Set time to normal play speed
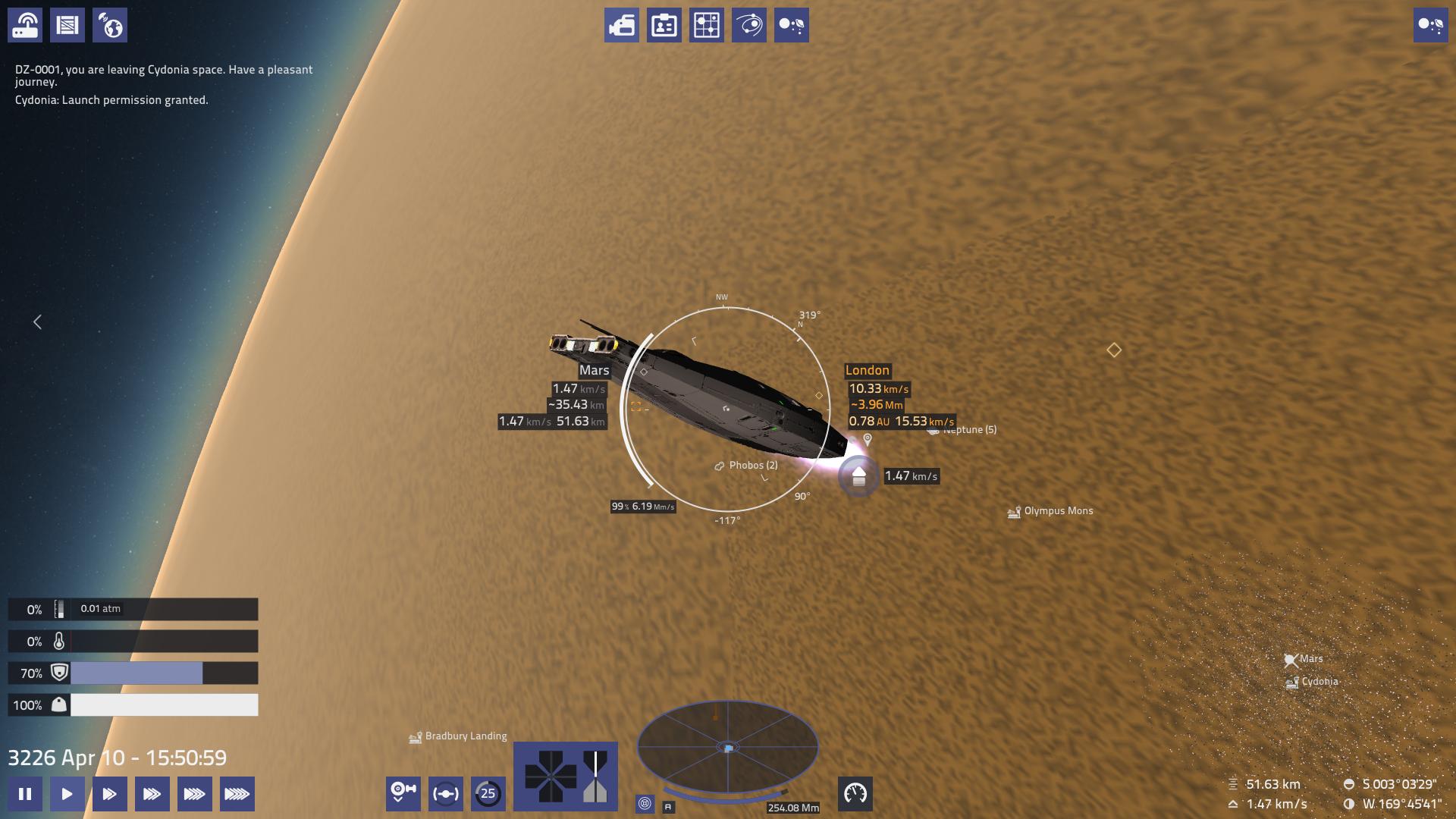Viewport: 1456px width, 819px height. [x=67, y=794]
